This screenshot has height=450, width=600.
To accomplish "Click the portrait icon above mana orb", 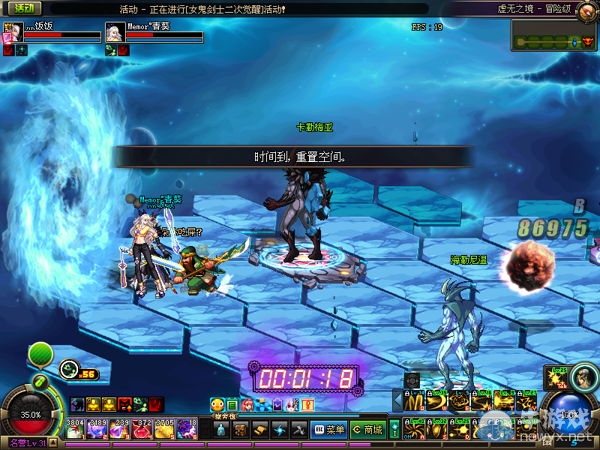I will click(557, 377).
